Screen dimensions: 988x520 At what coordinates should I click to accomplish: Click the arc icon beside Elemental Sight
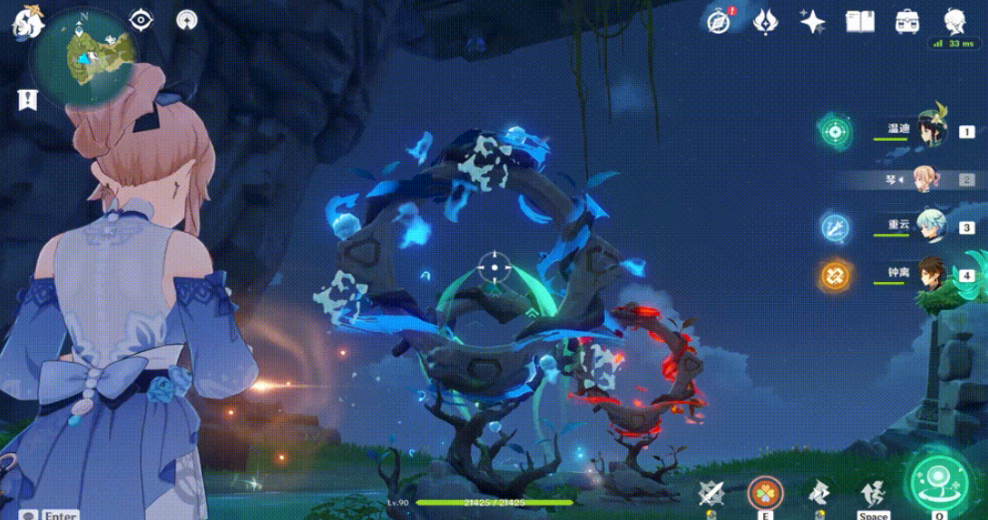186,20
